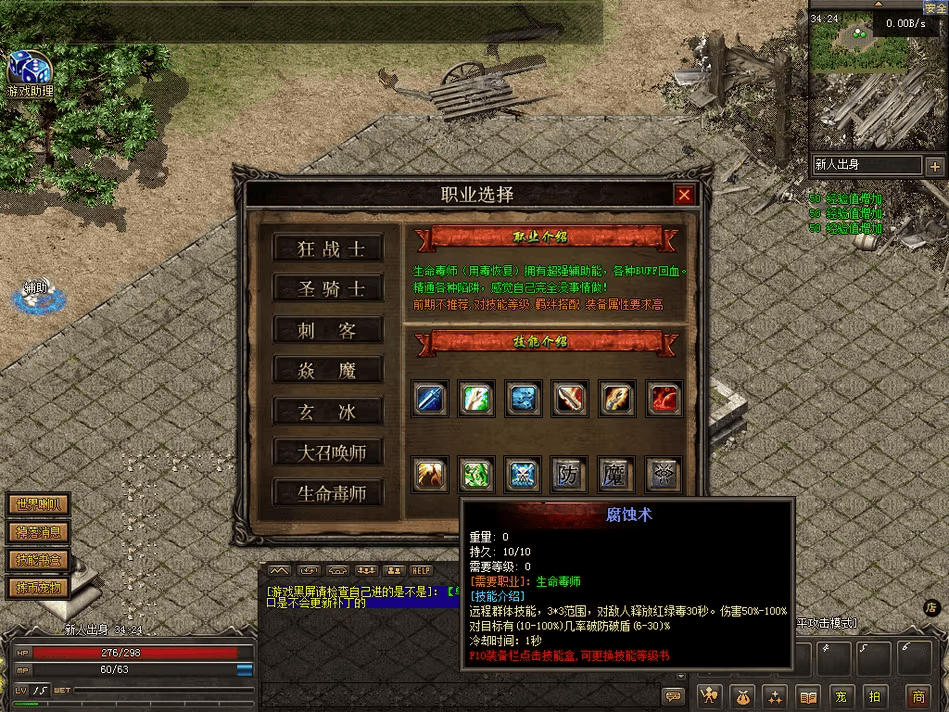
Task: Select the 狂战士 class
Action: (x=327, y=249)
